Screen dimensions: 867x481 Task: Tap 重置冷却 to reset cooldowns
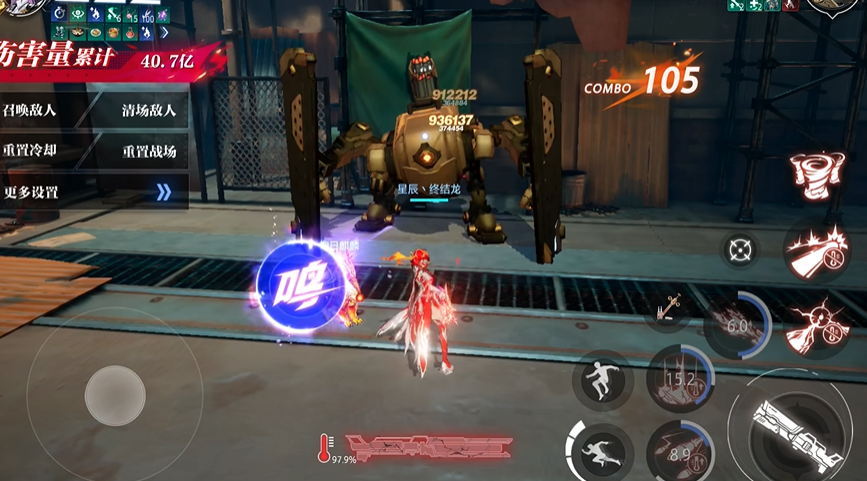pyautogui.click(x=30, y=151)
